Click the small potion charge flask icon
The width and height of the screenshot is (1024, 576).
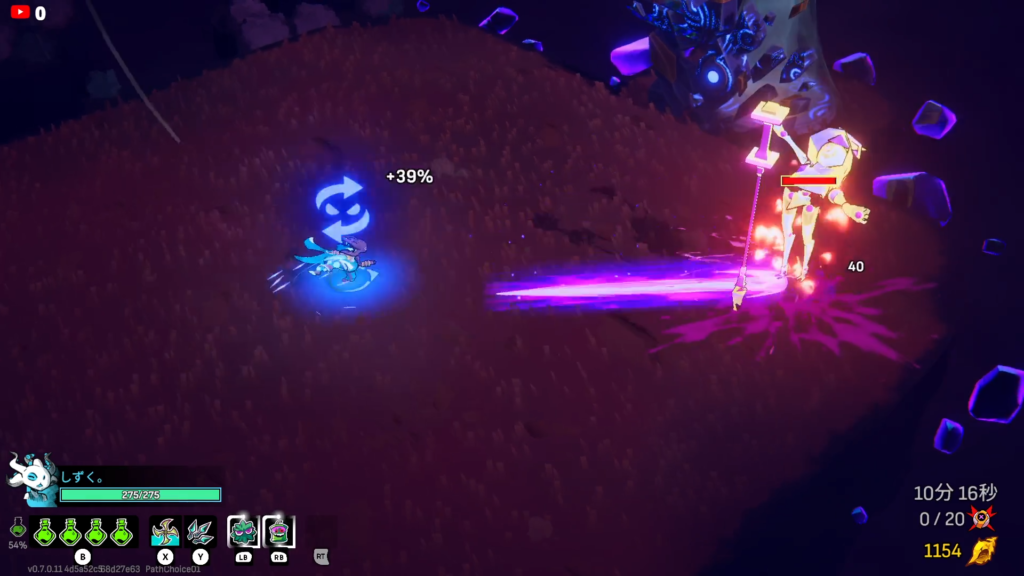17,527
